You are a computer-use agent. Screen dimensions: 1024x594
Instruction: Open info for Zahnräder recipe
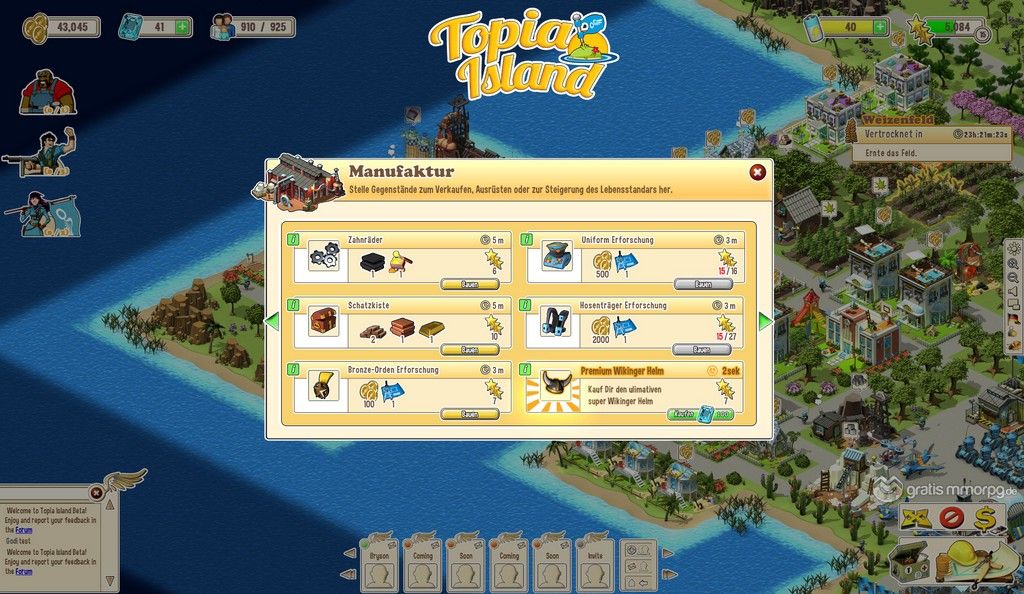coord(293,240)
